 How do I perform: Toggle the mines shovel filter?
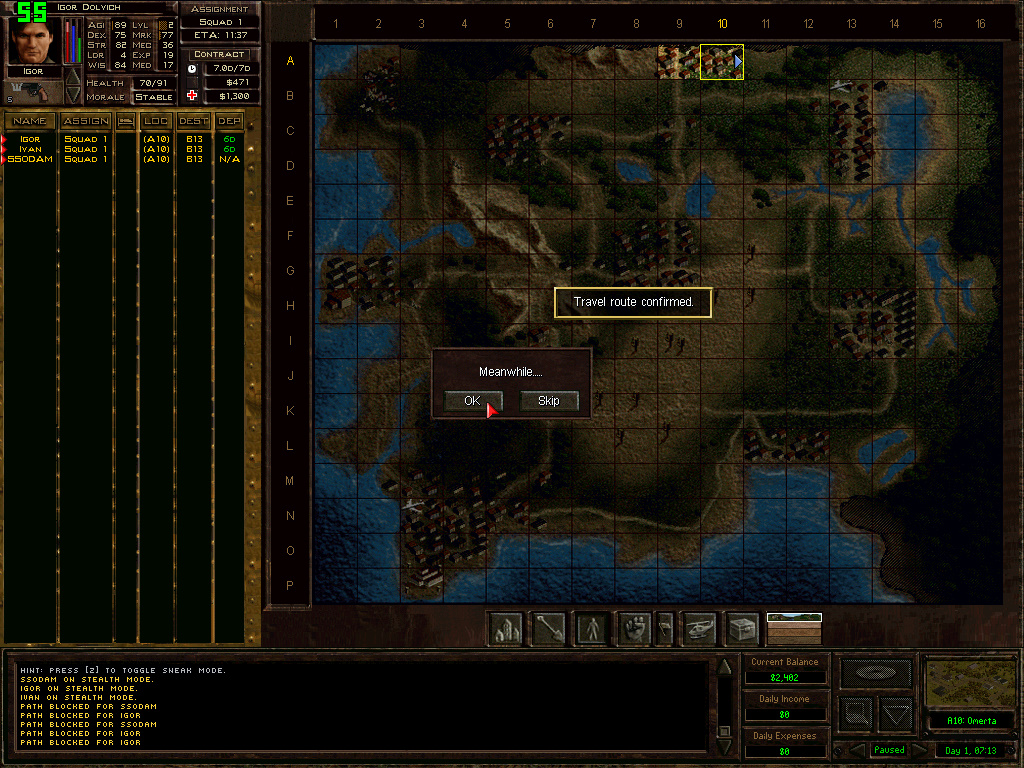coord(548,628)
